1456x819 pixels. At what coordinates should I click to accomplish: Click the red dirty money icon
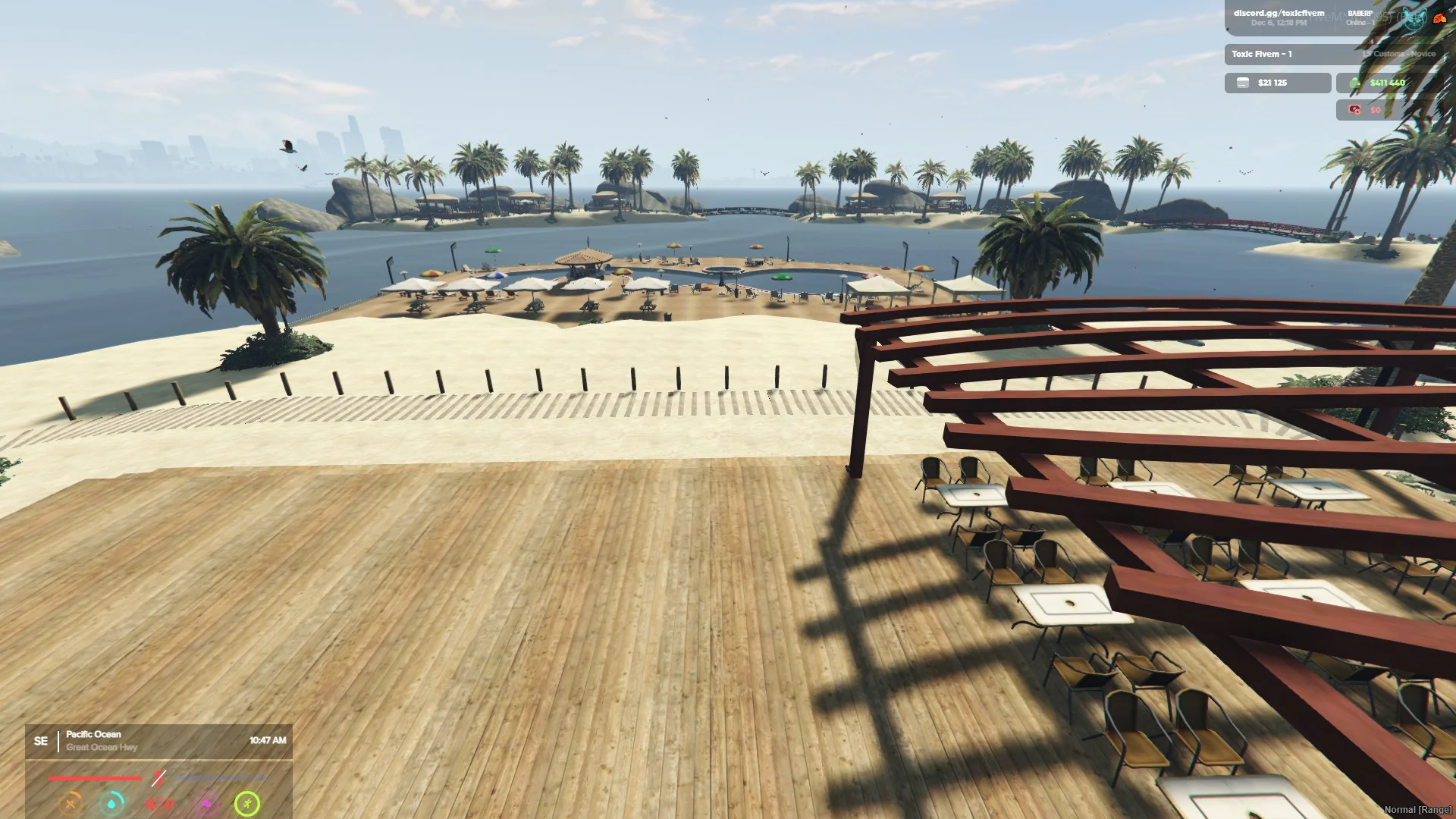click(1354, 110)
